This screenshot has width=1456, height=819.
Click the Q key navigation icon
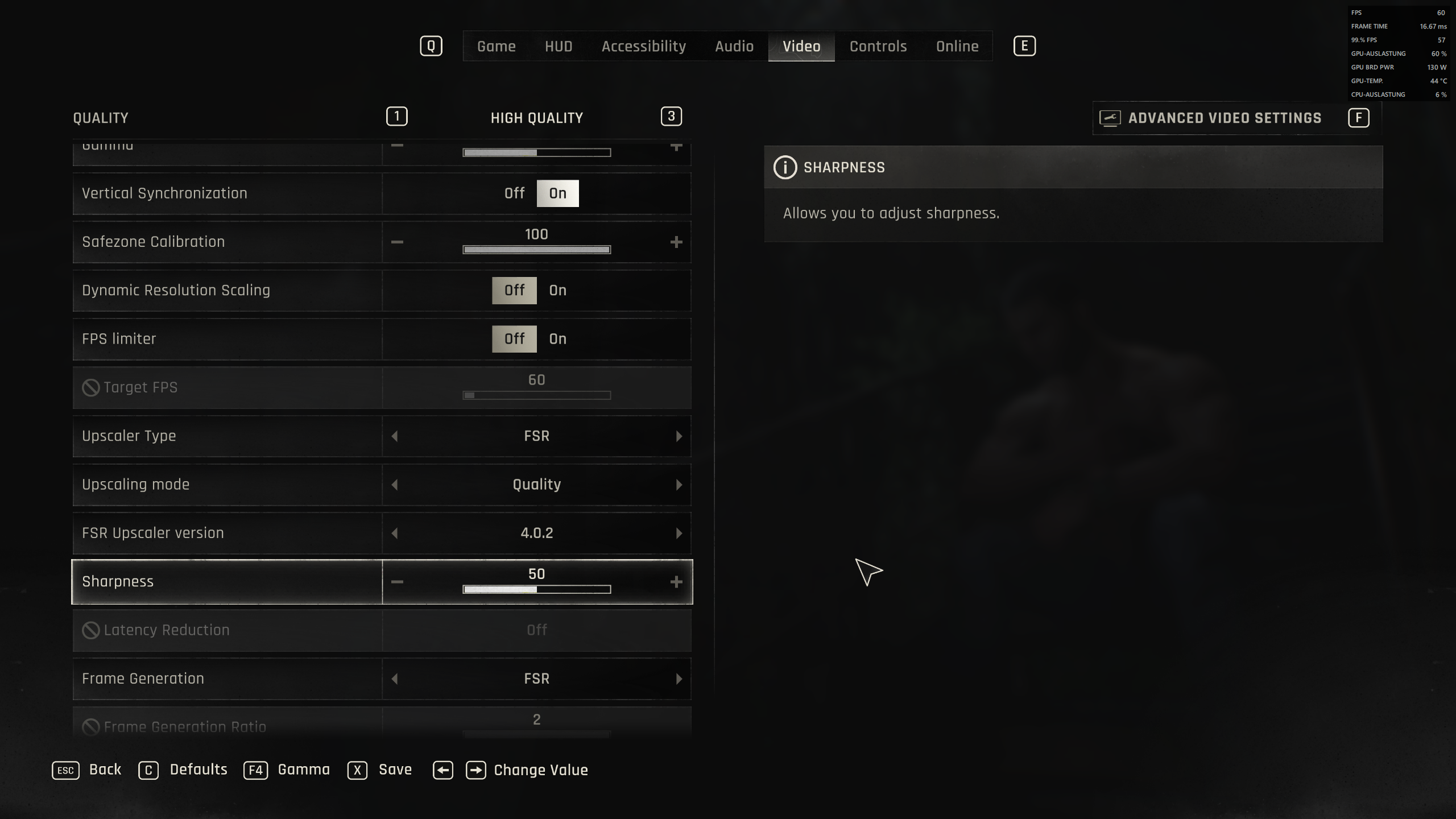[431, 46]
